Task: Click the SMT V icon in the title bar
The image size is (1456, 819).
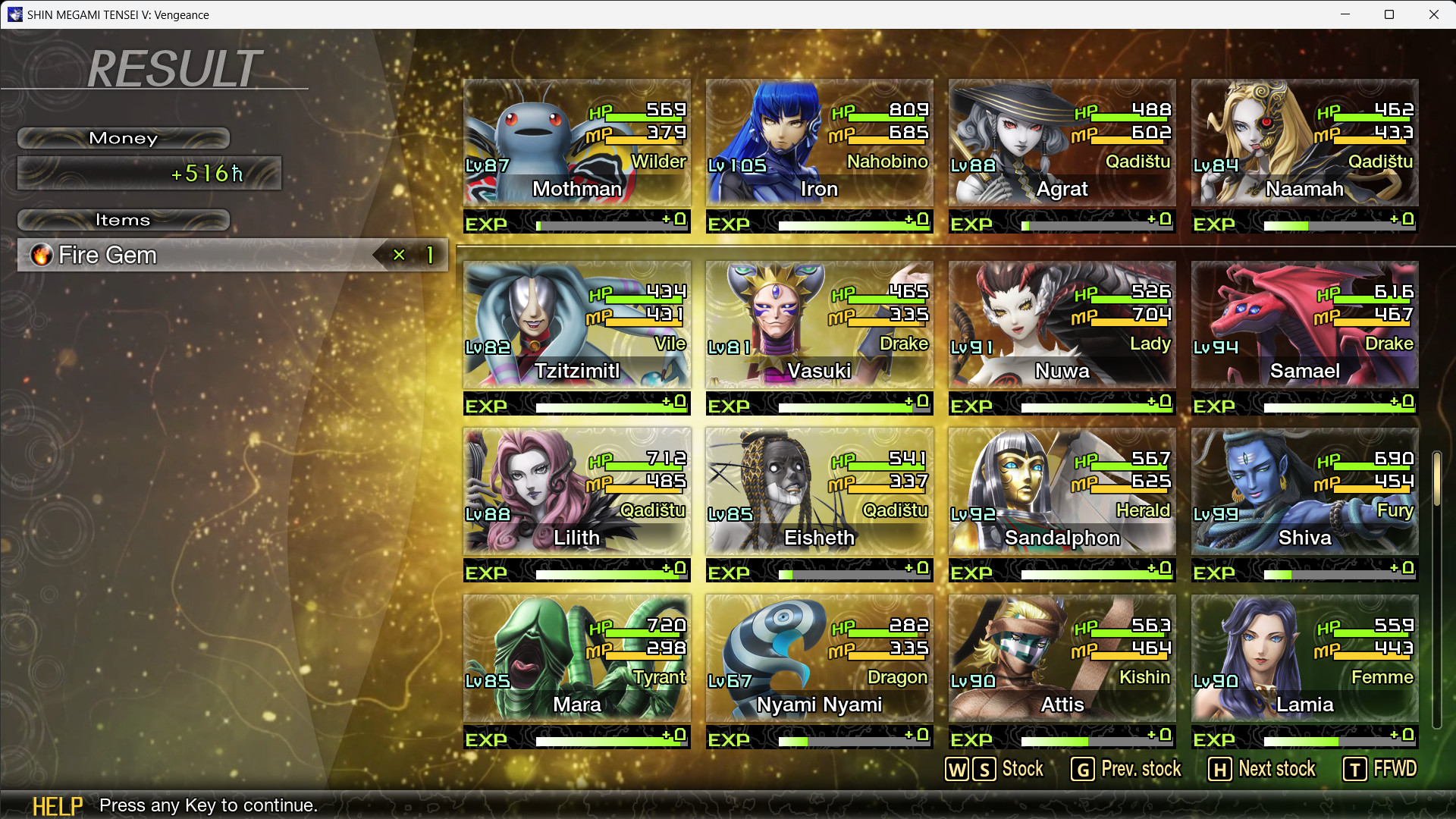Action: [x=15, y=14]
